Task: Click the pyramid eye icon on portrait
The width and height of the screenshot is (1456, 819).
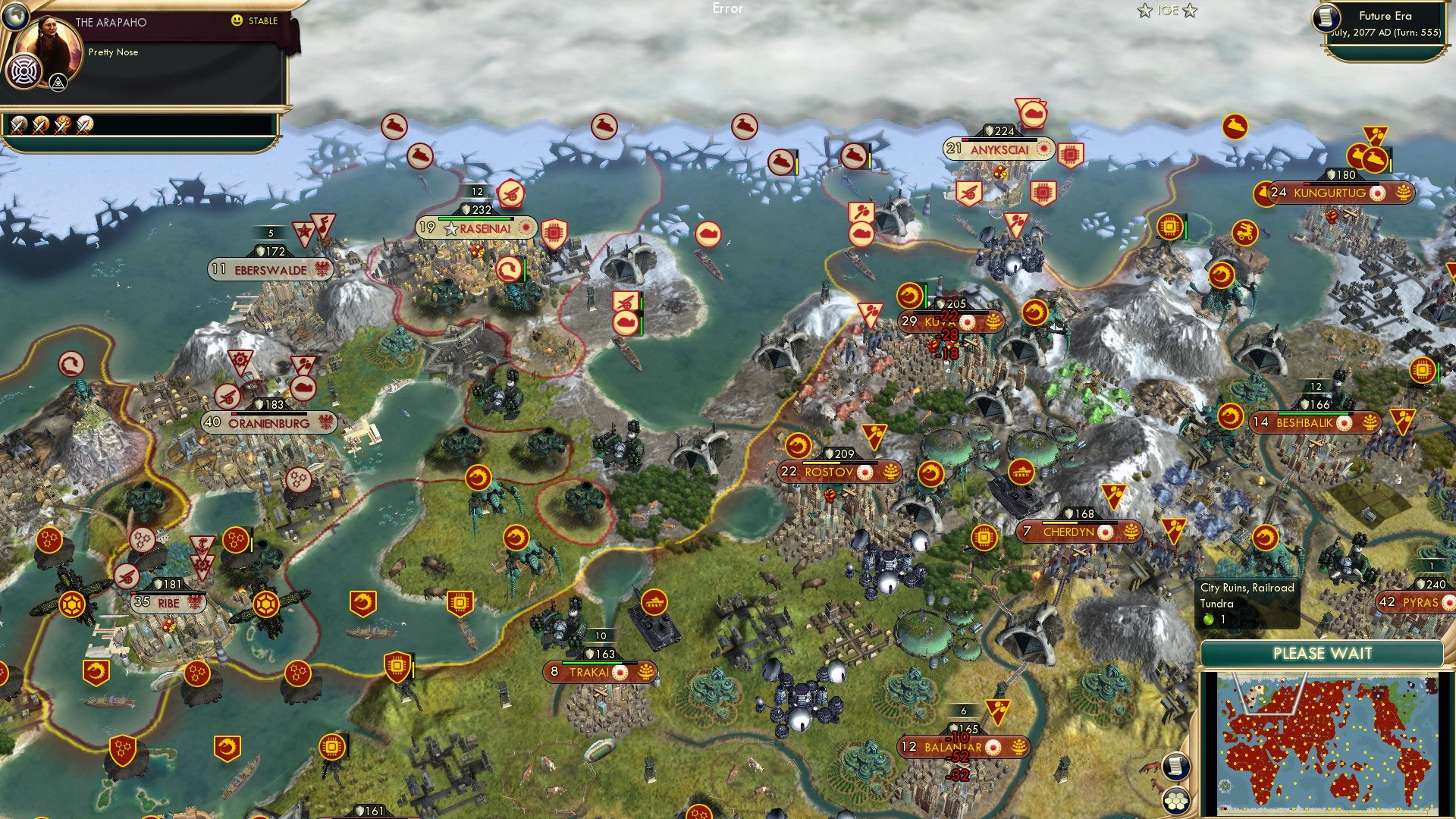Action: pyautogui.click(x=58, y=83)
